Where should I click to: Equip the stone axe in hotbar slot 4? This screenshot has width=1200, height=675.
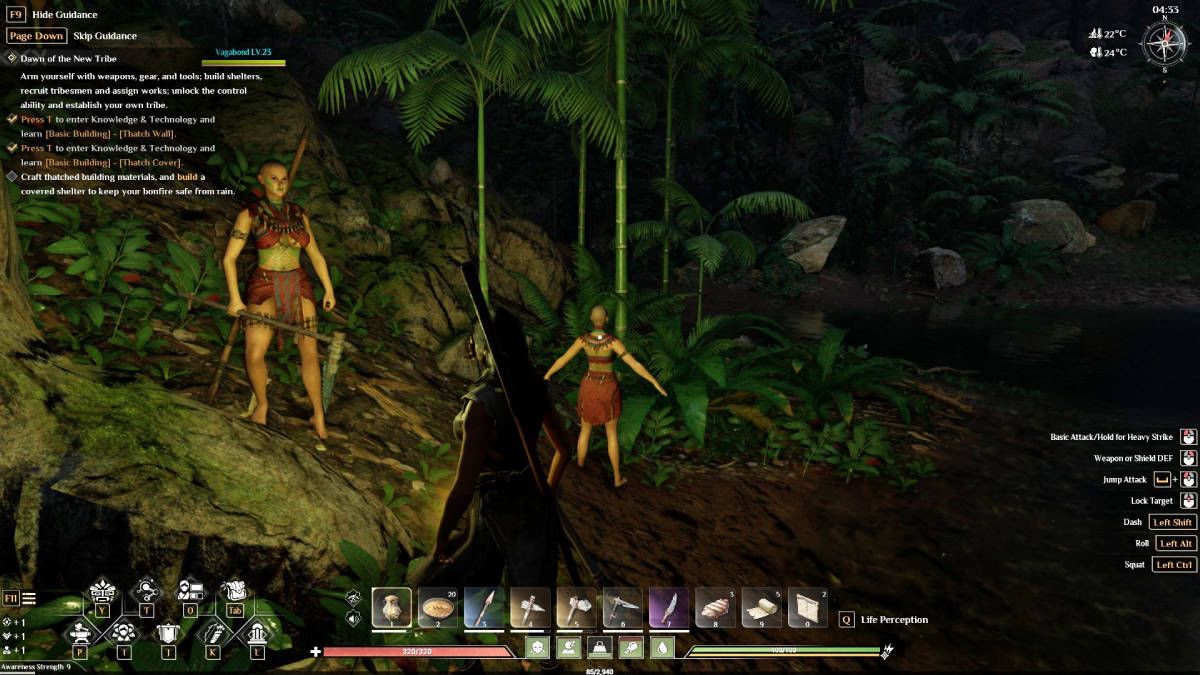(530, 607)
